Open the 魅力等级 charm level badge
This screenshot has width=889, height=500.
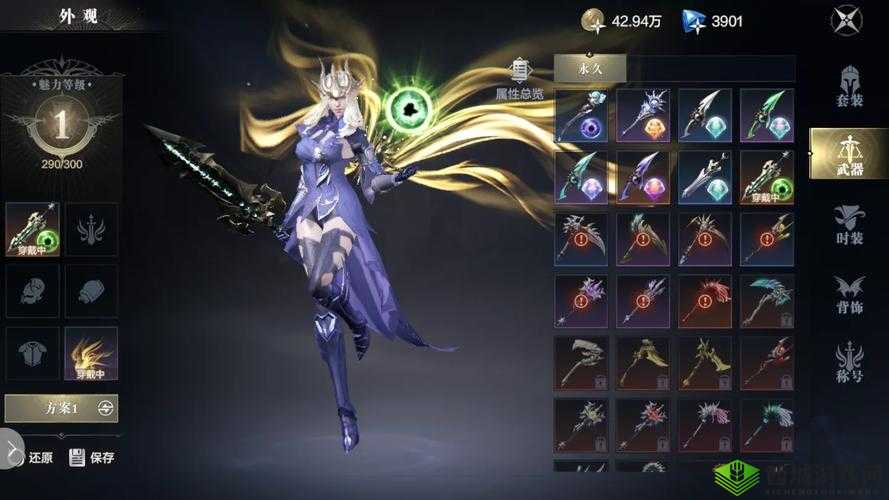pyautogui.click(x=61, y=124)
